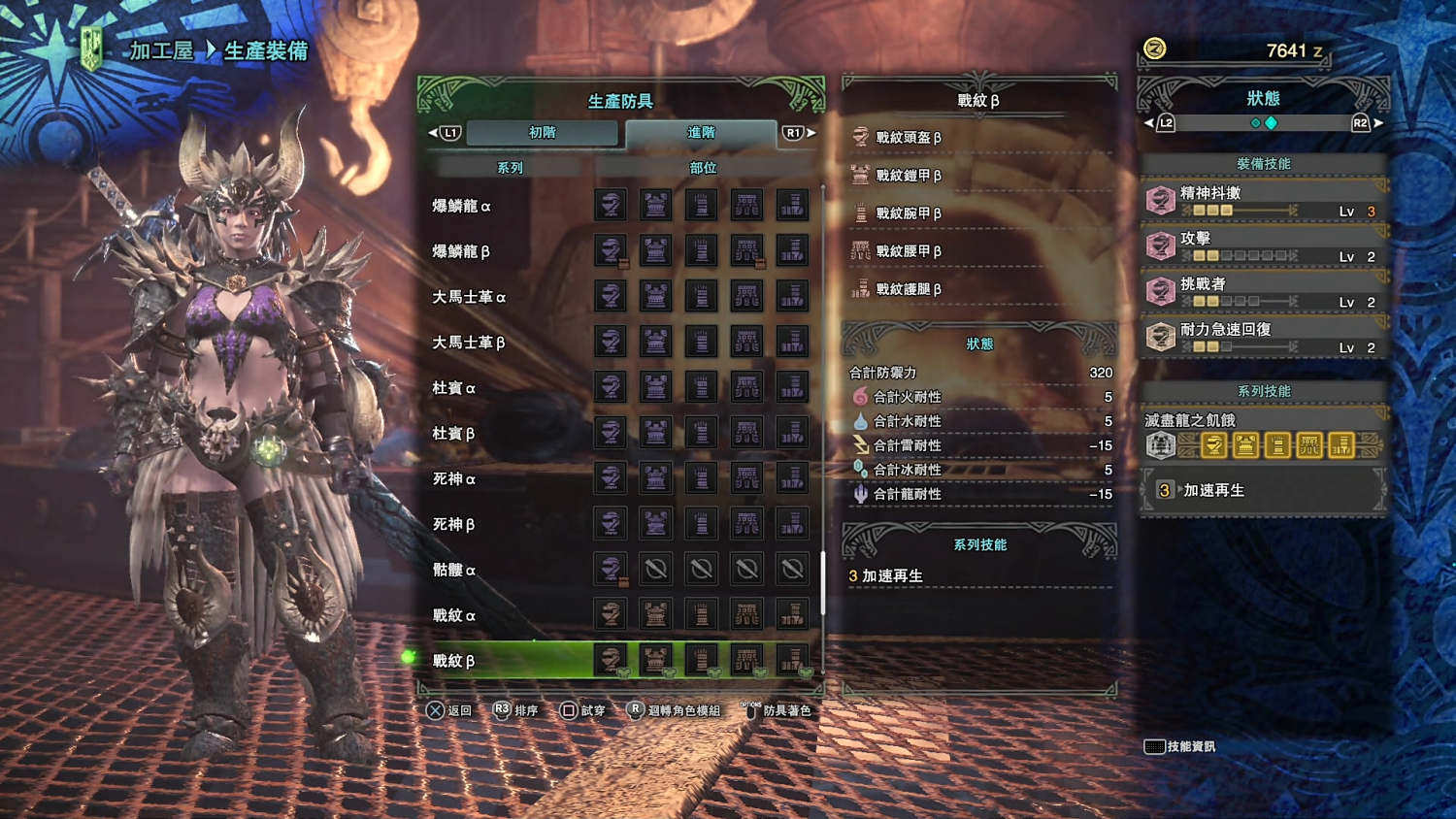The height and width of the screenshot is (819, 1456).
Task: Select the 進階 armor tab
Action: click(x=700, y=133)
